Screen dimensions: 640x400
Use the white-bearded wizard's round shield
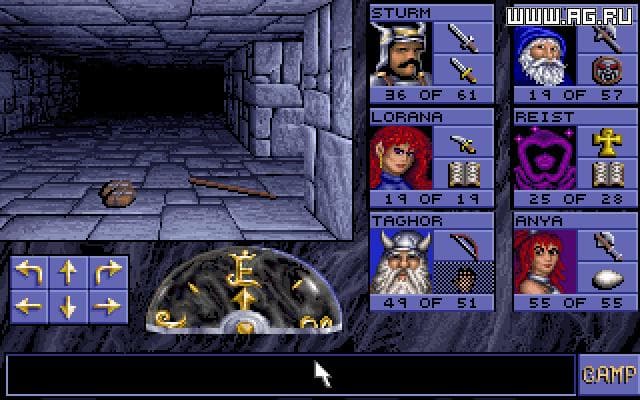pos(607,72)
